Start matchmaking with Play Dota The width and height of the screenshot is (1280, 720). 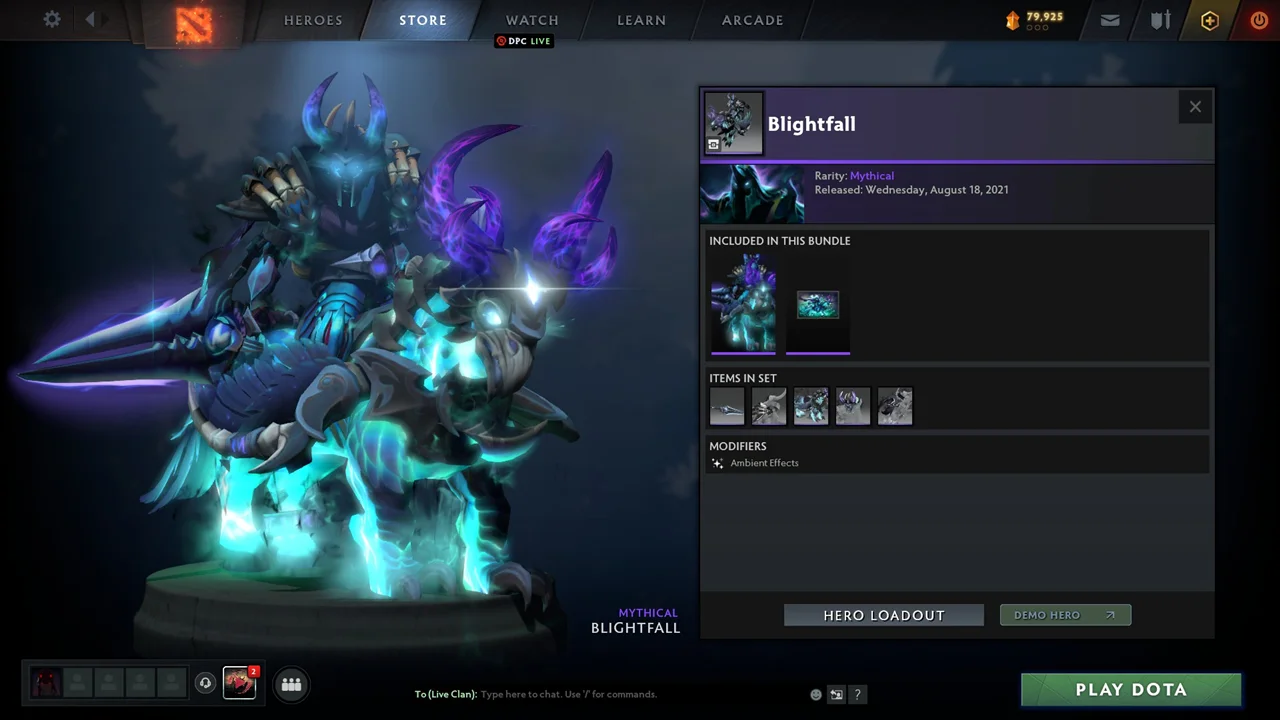pyautogui.click(x=1131, y=690)
